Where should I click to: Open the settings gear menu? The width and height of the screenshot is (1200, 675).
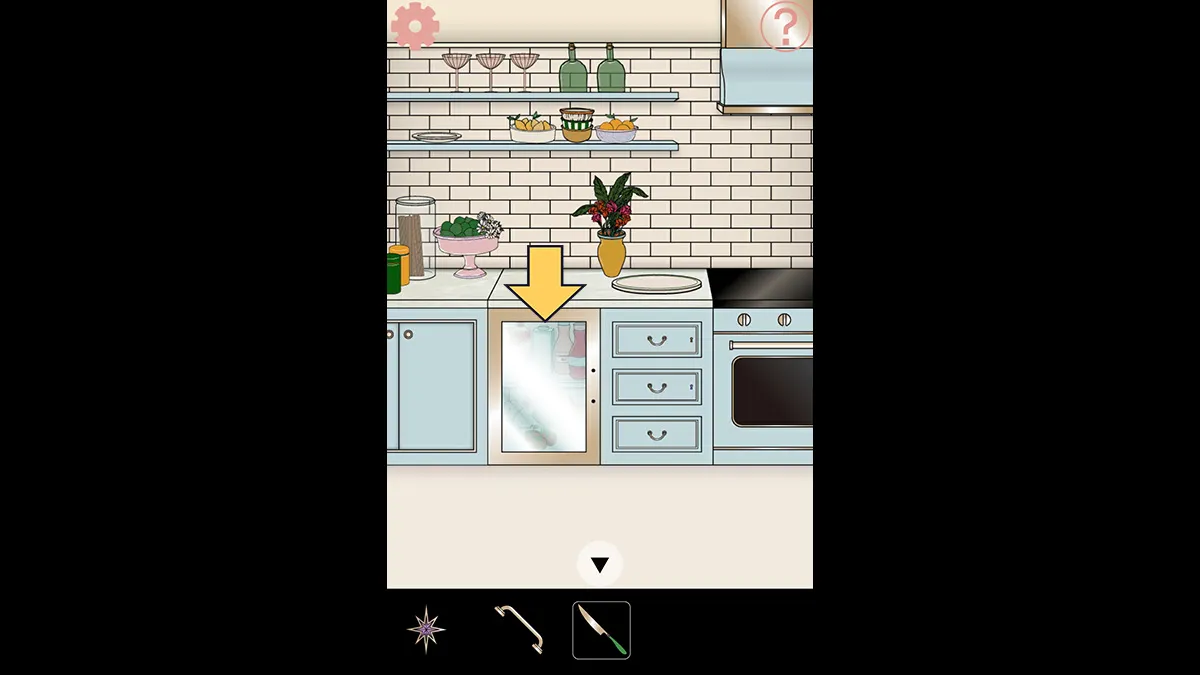(x=415, y=26)
